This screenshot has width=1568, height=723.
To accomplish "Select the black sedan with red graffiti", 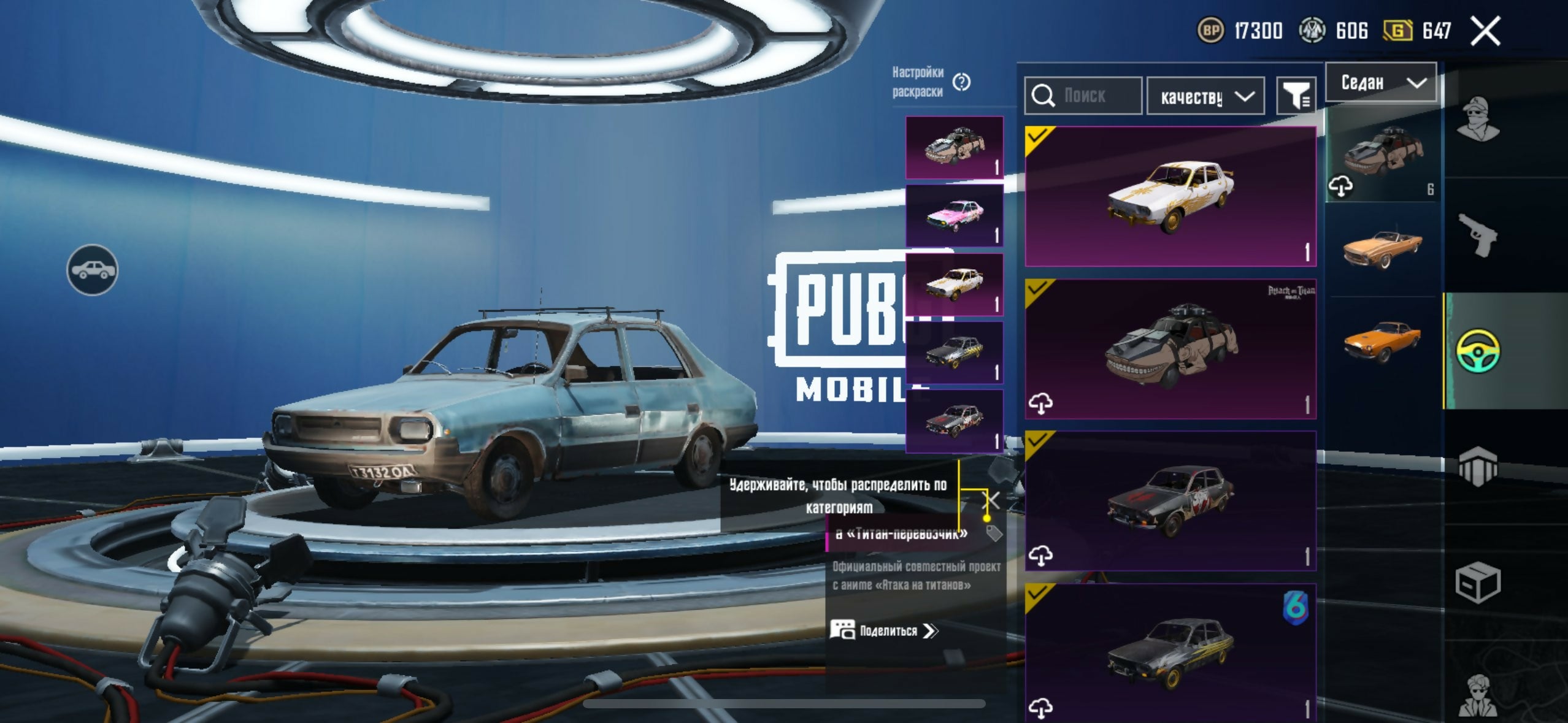I will 1170,501.
